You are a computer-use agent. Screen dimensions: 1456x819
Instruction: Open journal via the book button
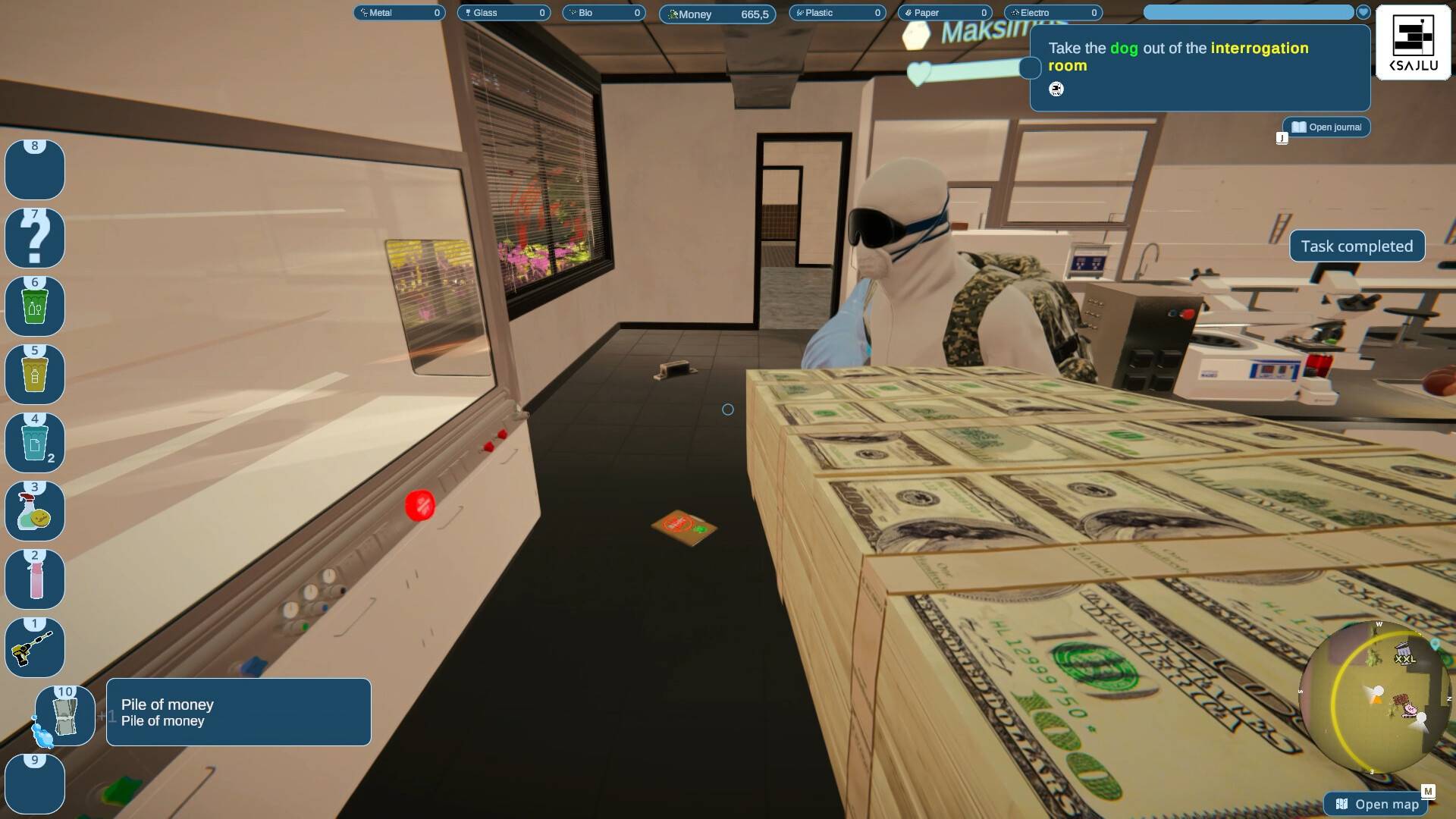click(x=1326, y=127)
